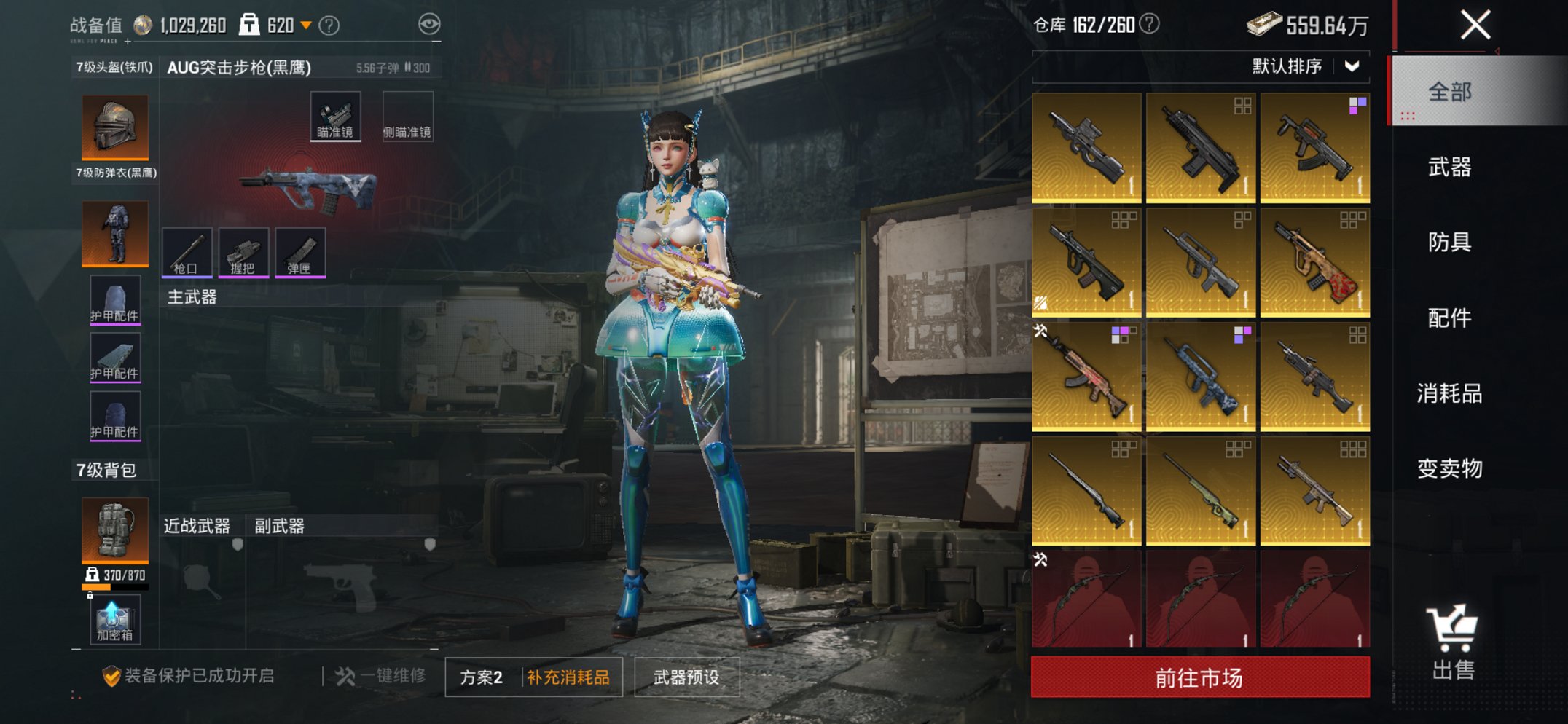Toggle the eye visibility icon

429,25
